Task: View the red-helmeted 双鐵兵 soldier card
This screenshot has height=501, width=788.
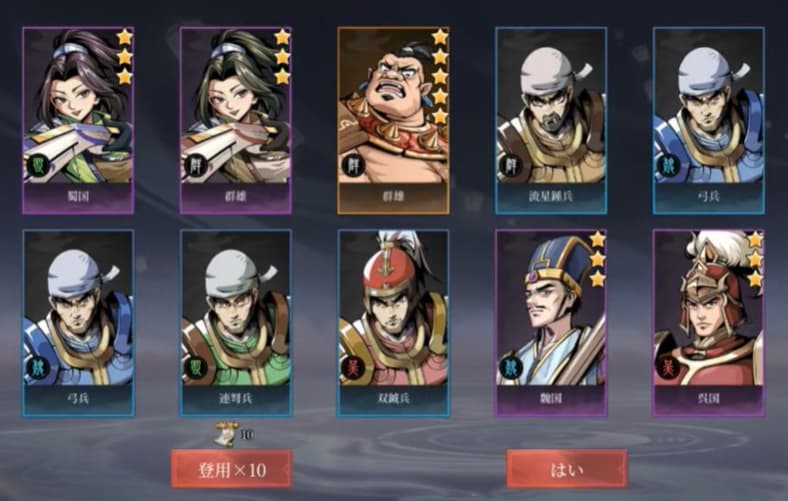Action: tap(393, 322)
